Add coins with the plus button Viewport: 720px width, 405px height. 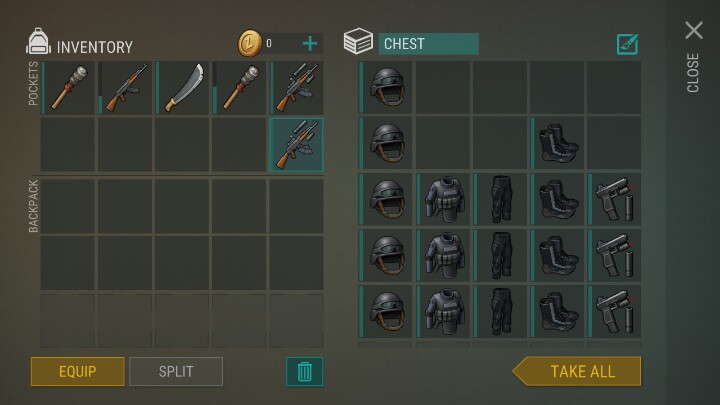[310, 43]
